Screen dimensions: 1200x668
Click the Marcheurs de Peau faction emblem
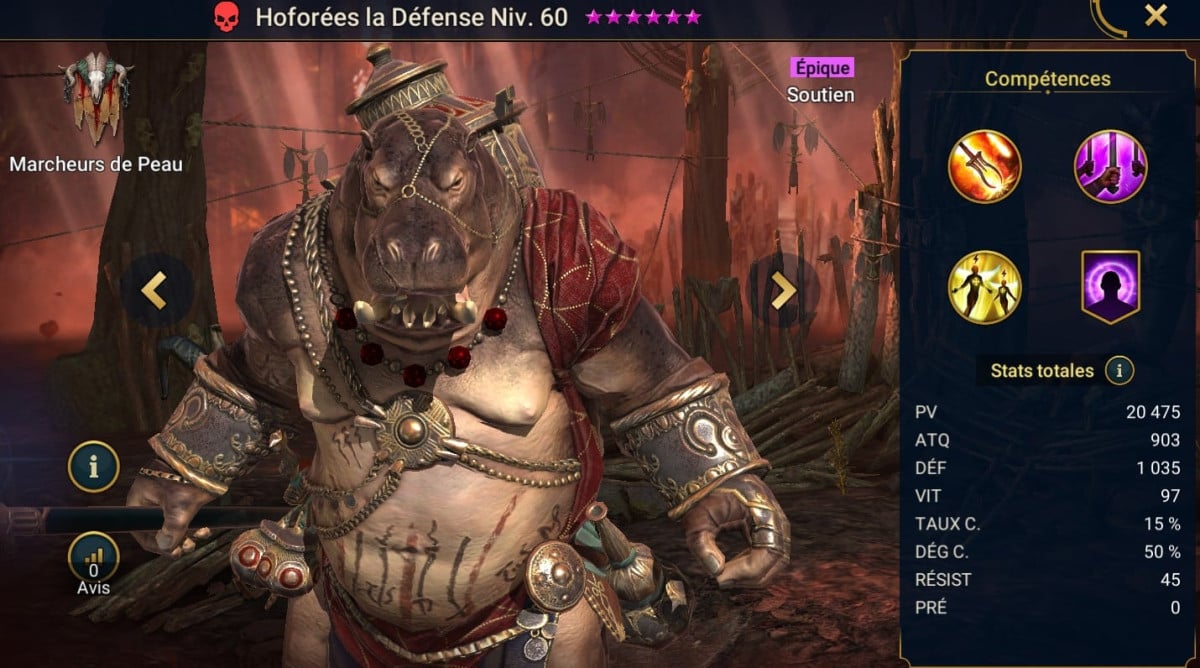tap(95, 100)
